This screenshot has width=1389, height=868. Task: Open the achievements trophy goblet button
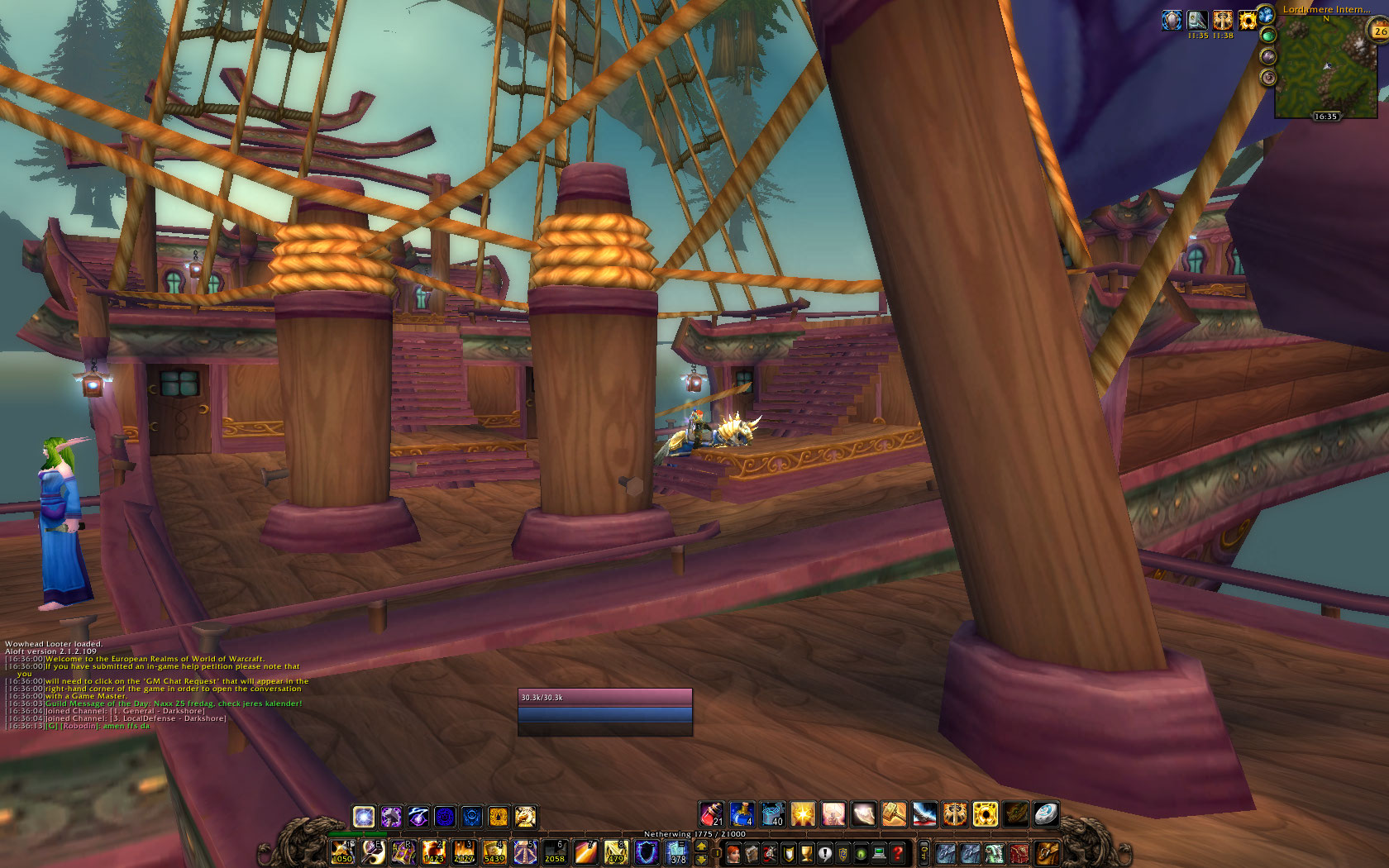(806, 853)
